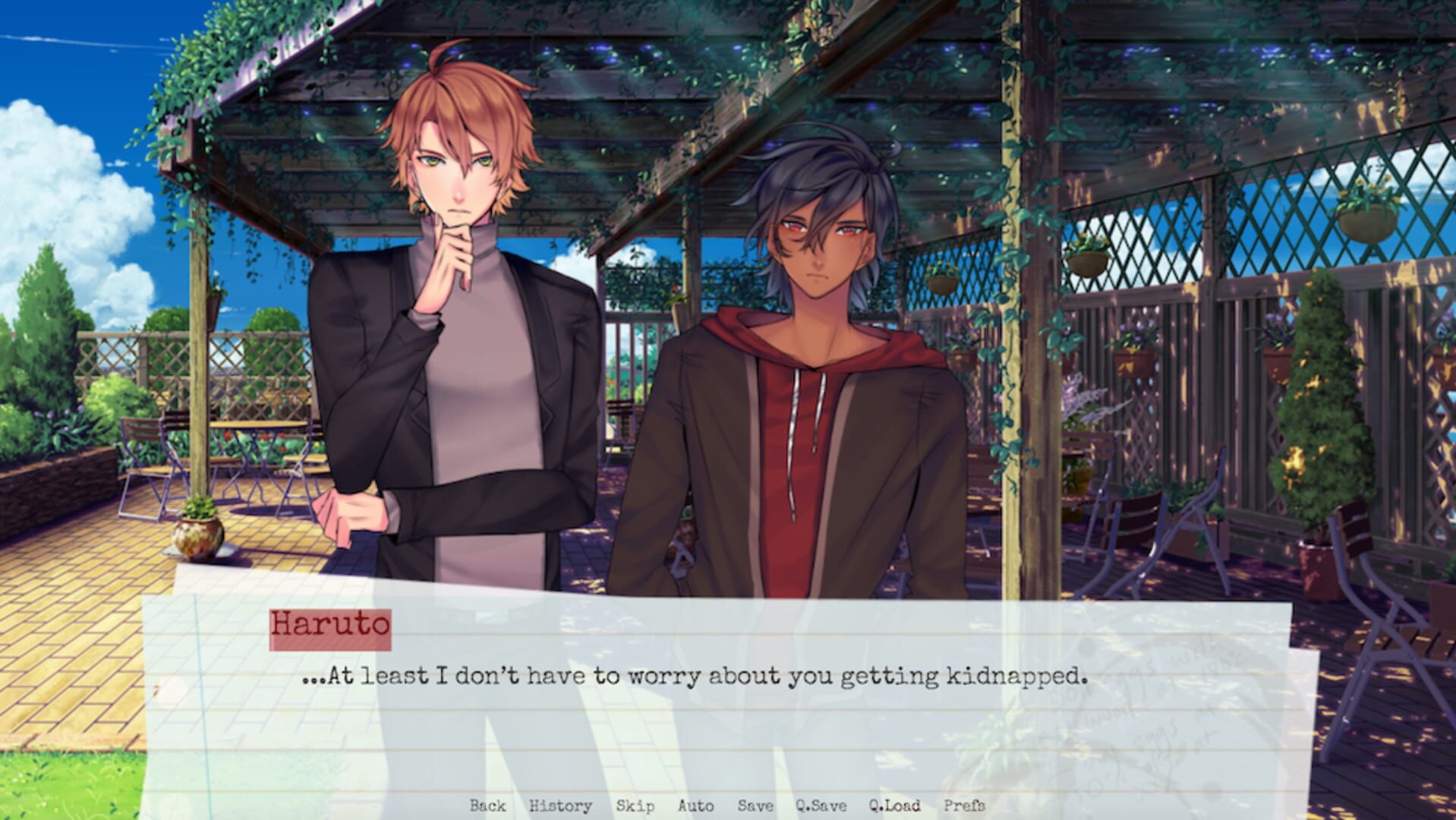Load the quick save using Q.Load
Image resolution: width=1456 pixels, height=820 pixels.
(896, 806)
